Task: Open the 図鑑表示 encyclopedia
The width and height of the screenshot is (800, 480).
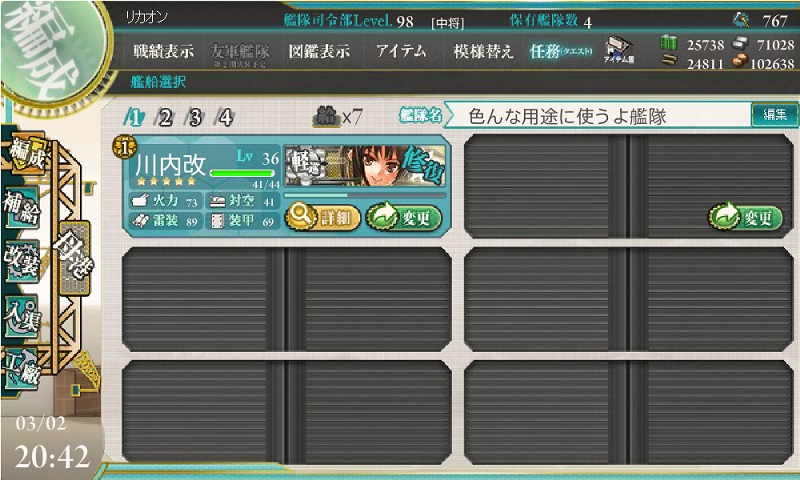Action: (x=317, y=51)
